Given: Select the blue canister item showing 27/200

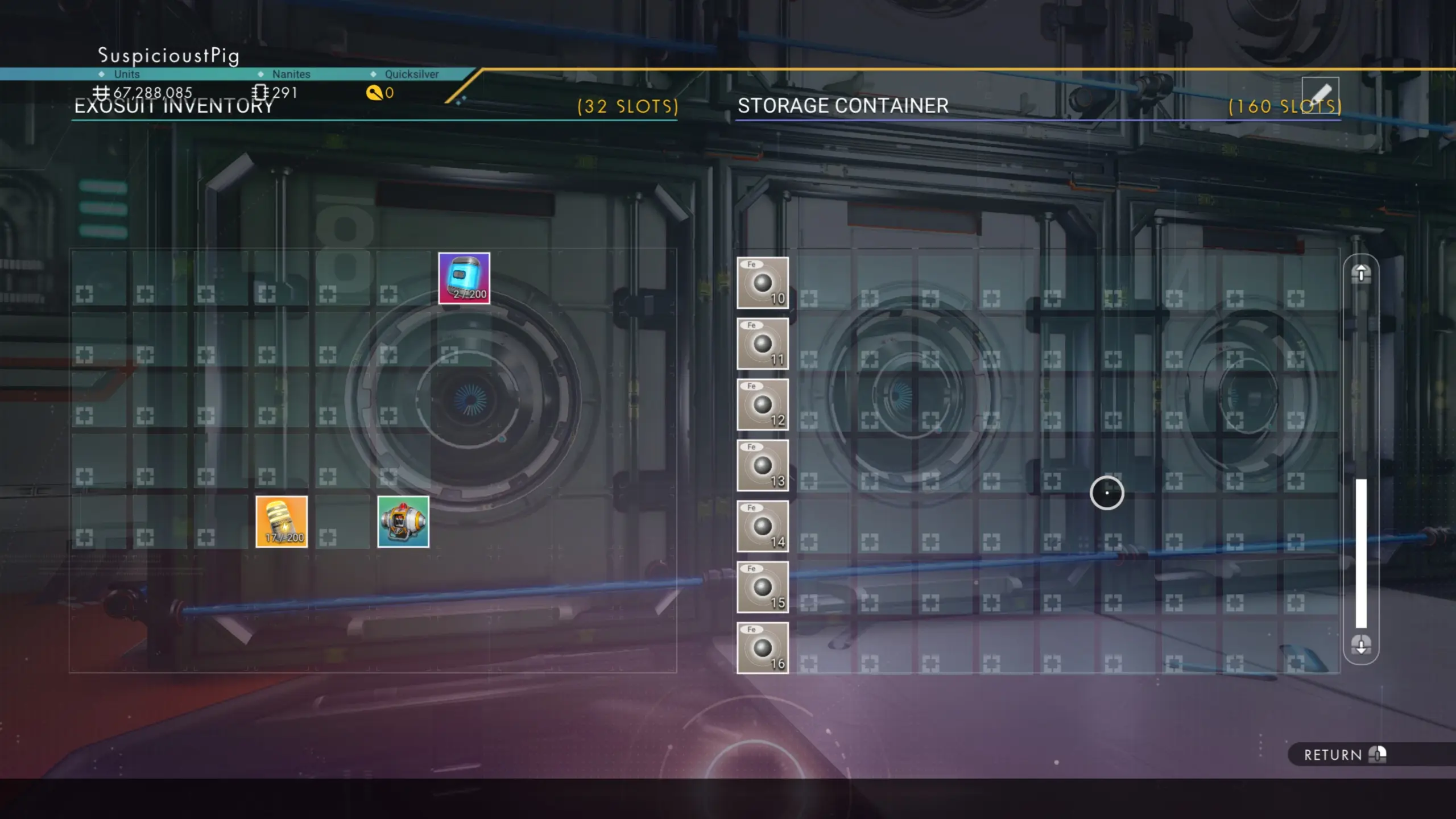Looking at the screenshot, I should [464, 278].
